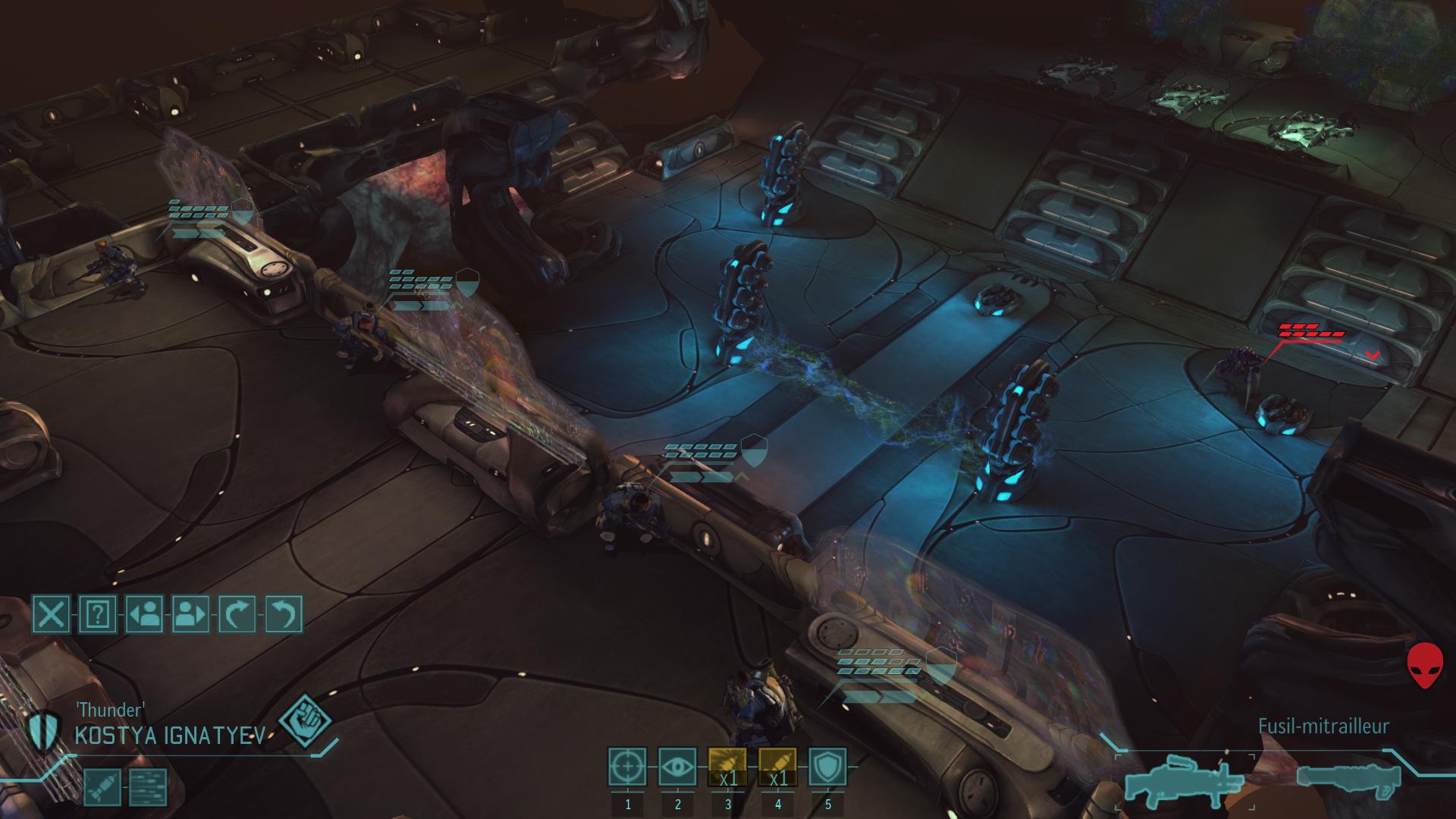Switch to the rocket launcher weapon
The width and height of the screenshot is (1456, 819).
tap(1350, 779)
